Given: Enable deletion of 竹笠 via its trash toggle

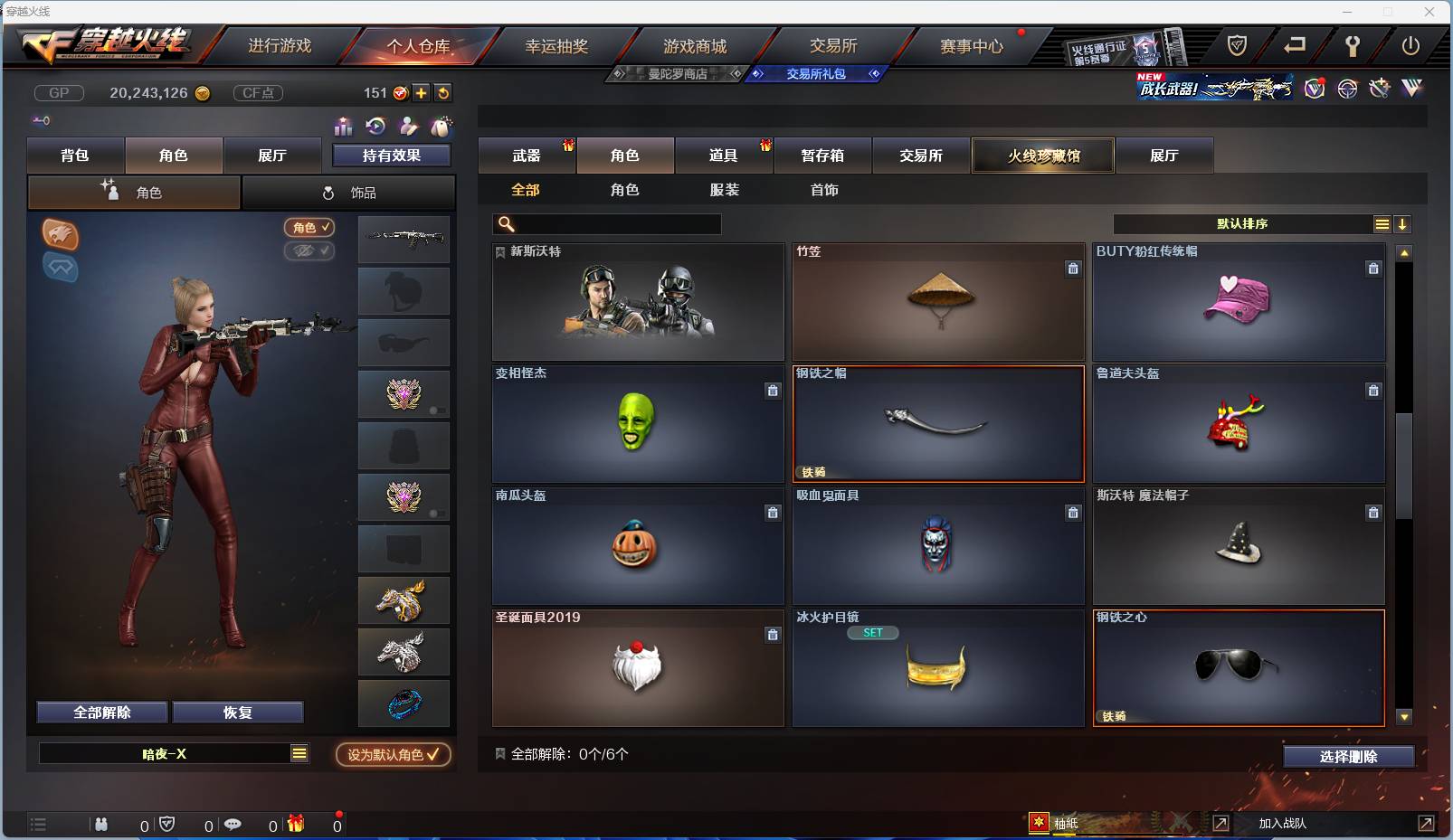Looking at the screenshot, I should click(1073, 269).
